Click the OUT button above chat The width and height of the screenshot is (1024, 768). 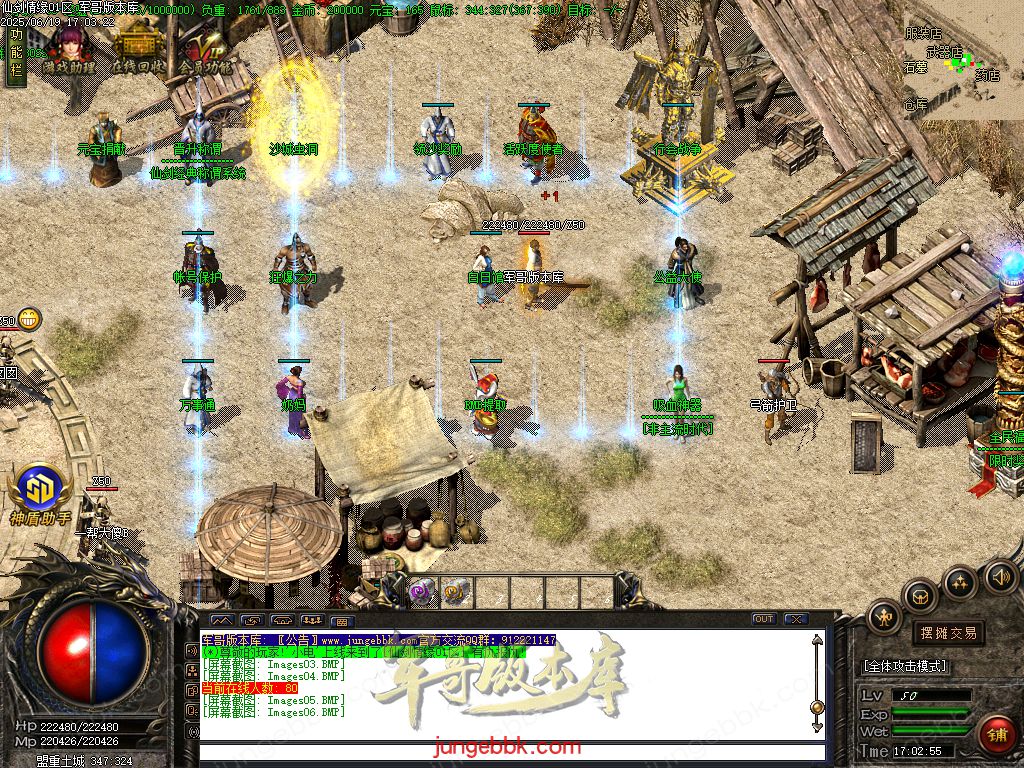click(763, 619)
